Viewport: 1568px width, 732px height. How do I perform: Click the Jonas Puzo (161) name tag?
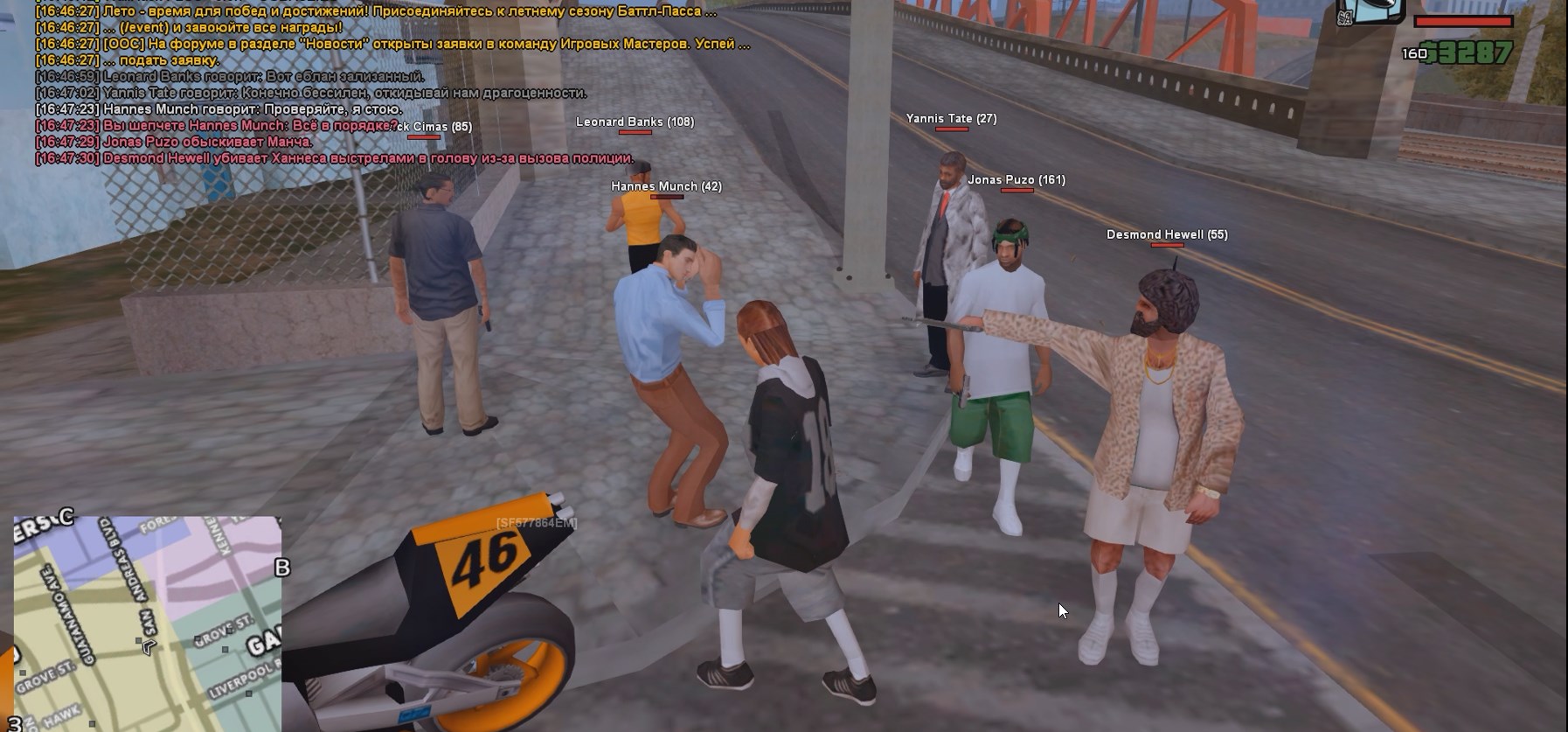tap(1016, 180)
